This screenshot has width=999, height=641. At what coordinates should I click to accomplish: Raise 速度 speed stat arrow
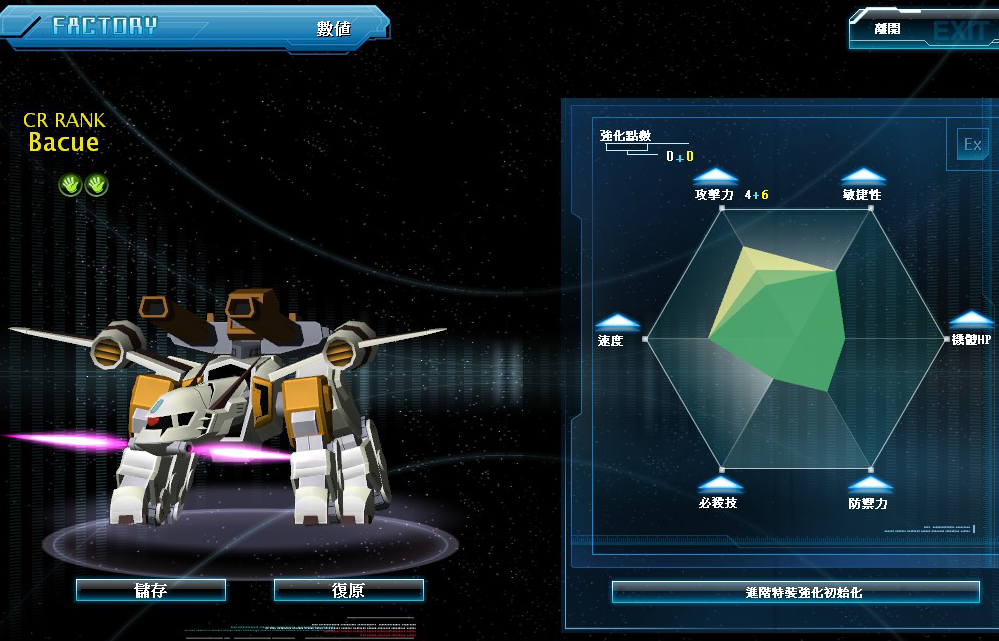point(617,322)
